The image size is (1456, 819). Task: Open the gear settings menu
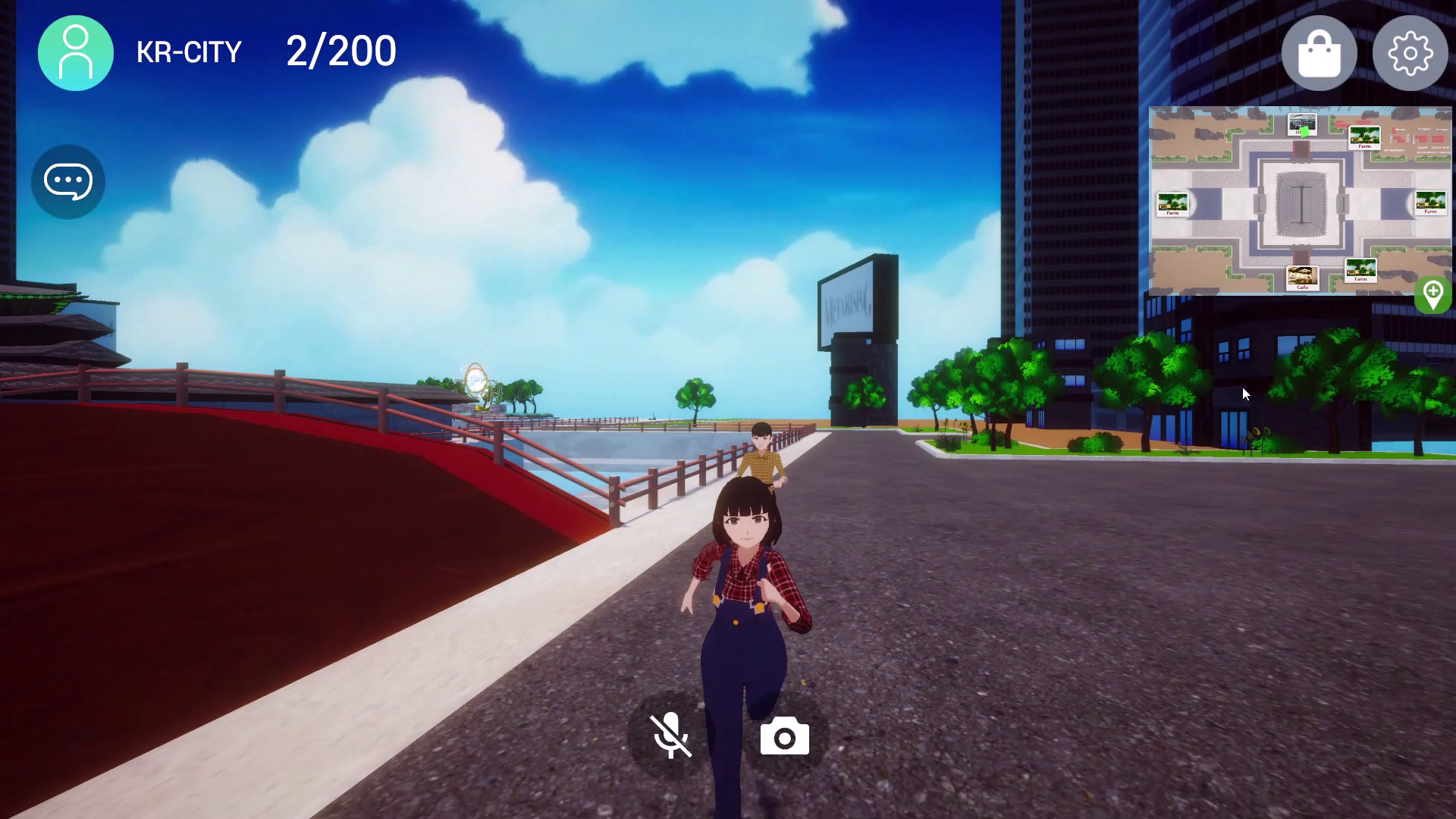pyautogui.click(x=1410, y=53)
